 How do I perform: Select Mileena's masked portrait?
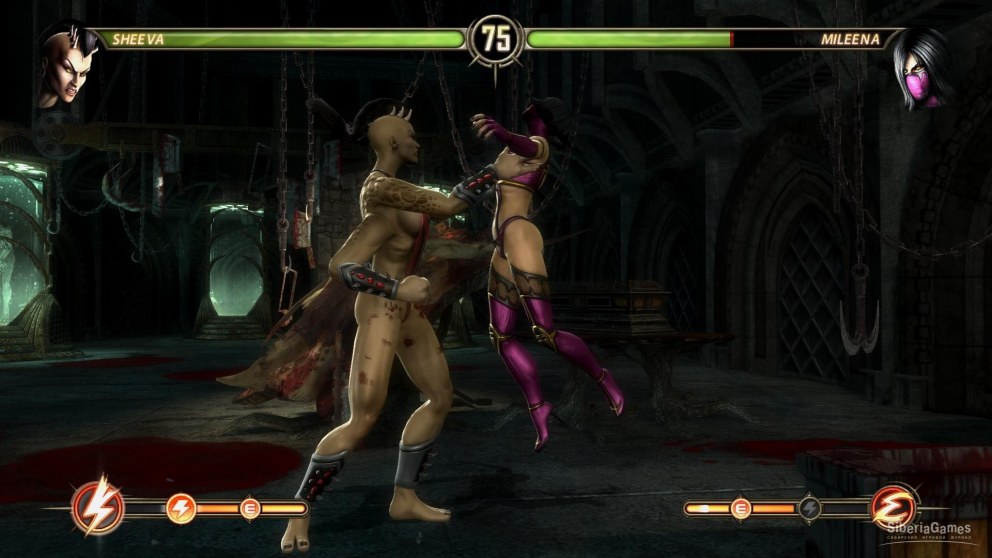922,70
